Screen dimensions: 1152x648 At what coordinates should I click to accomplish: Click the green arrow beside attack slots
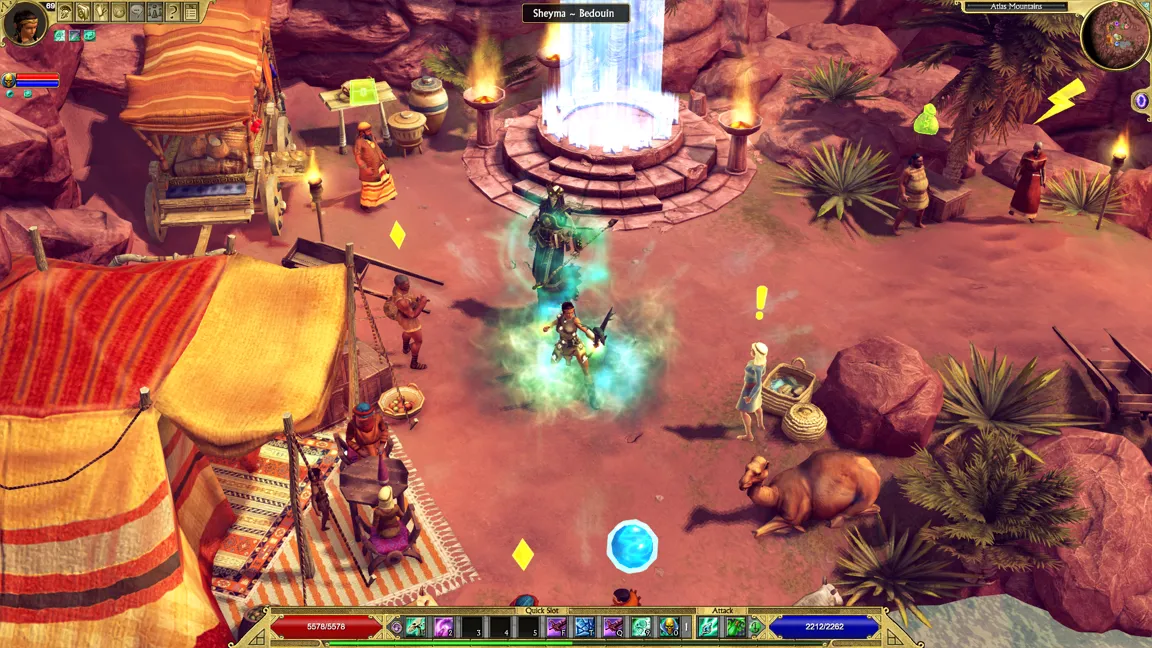tap(757, 627)
